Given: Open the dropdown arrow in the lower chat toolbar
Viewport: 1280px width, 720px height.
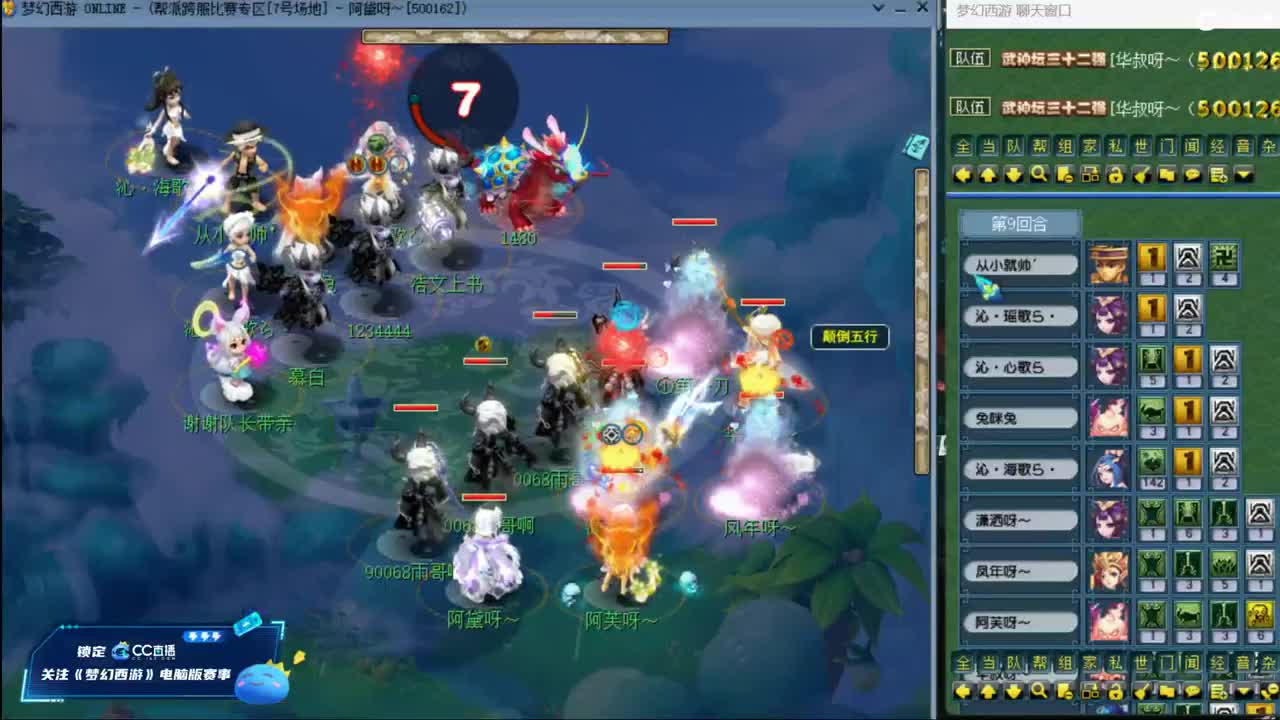Looking at the screenshot, I should click(x=1243, y=691).
